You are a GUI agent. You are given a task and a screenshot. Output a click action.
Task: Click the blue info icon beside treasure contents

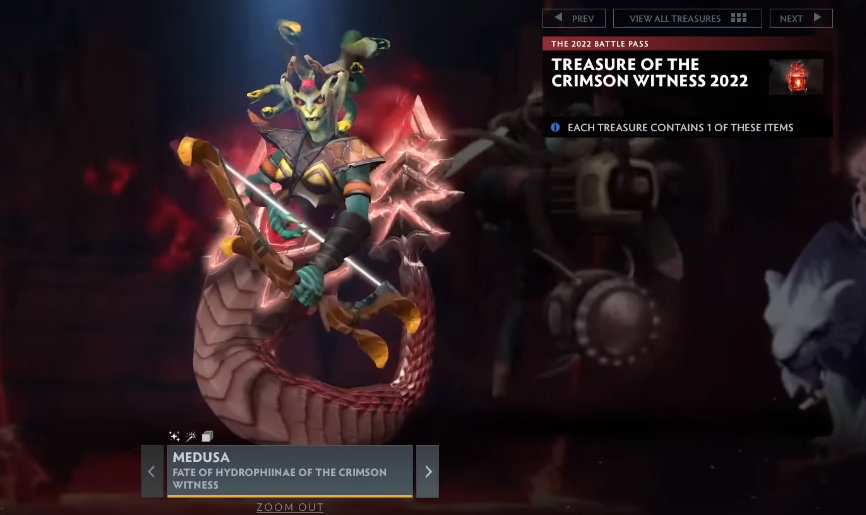[x=556, y=128]
